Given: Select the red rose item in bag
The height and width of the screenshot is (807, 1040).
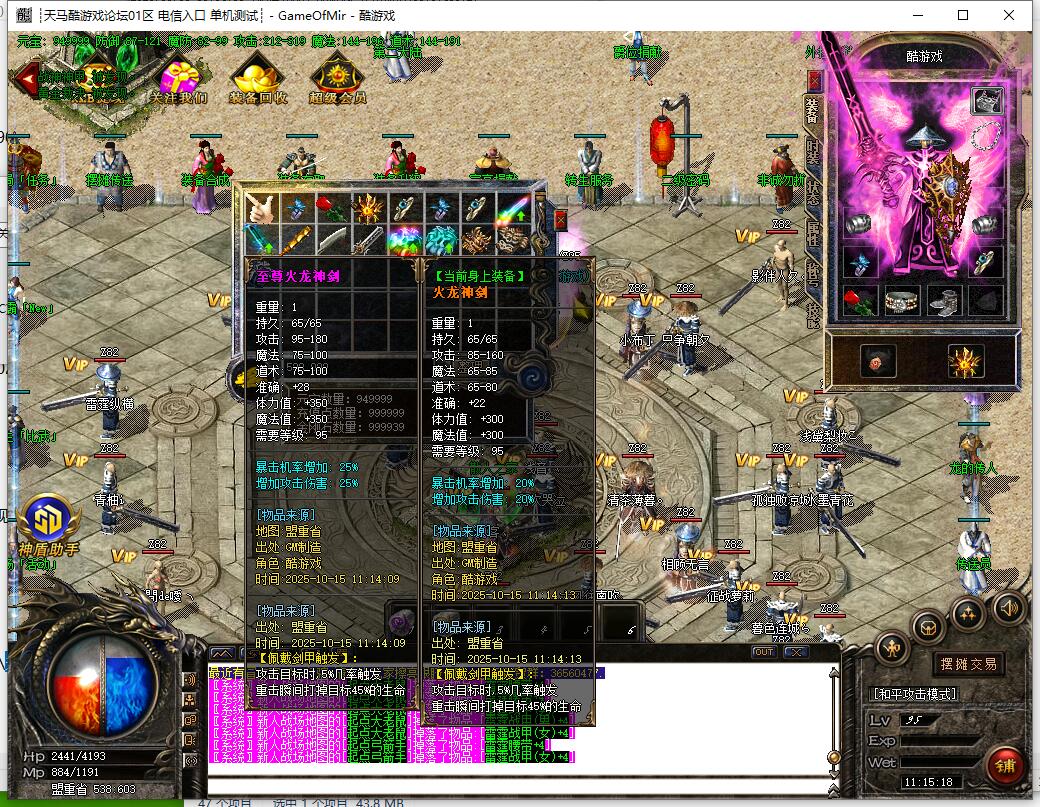Looking at the screenshot, I should tap(333, 209).
